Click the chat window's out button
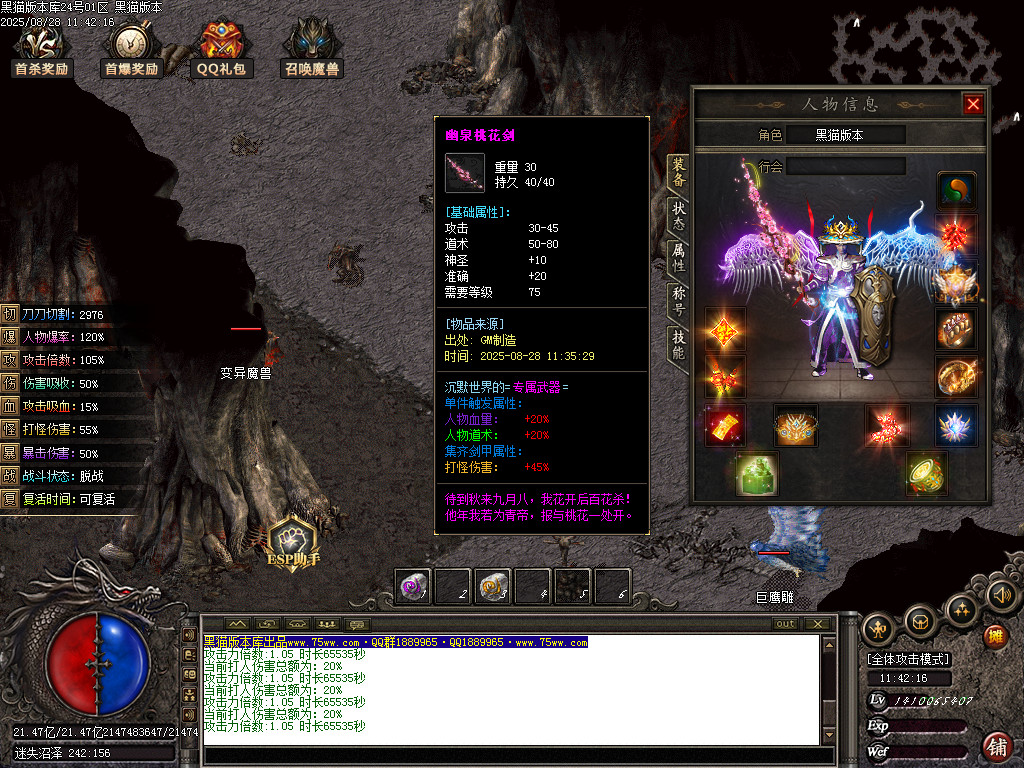The width and height of the screenshot is (1024, 768). pos(786,624)
